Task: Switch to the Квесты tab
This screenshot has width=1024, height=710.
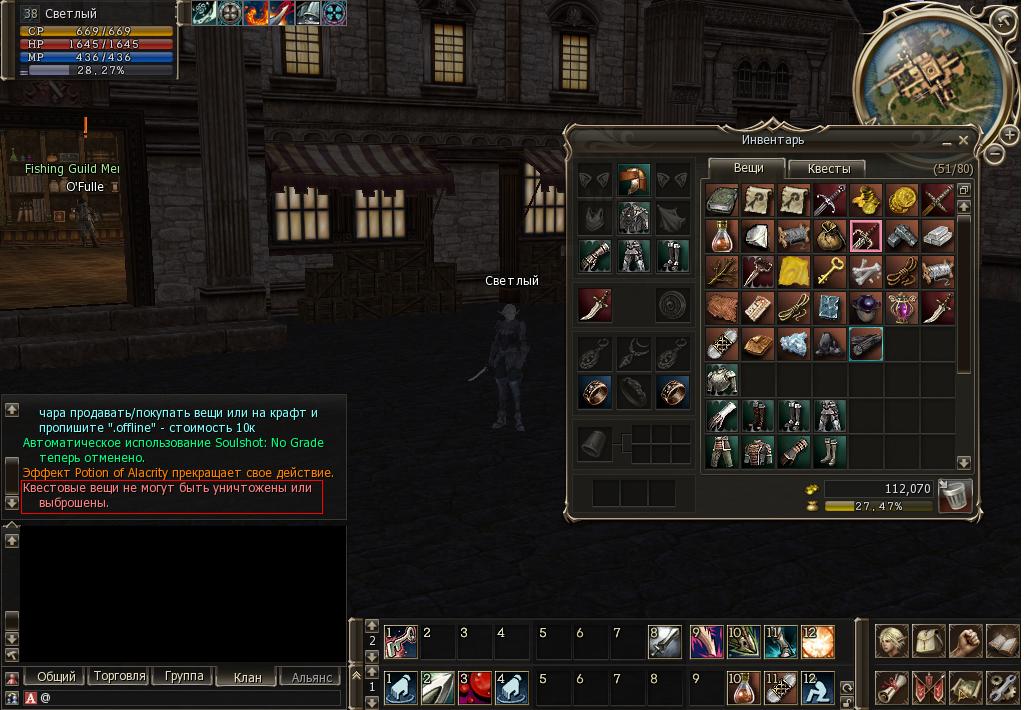Action: click(x=828, y=169)
